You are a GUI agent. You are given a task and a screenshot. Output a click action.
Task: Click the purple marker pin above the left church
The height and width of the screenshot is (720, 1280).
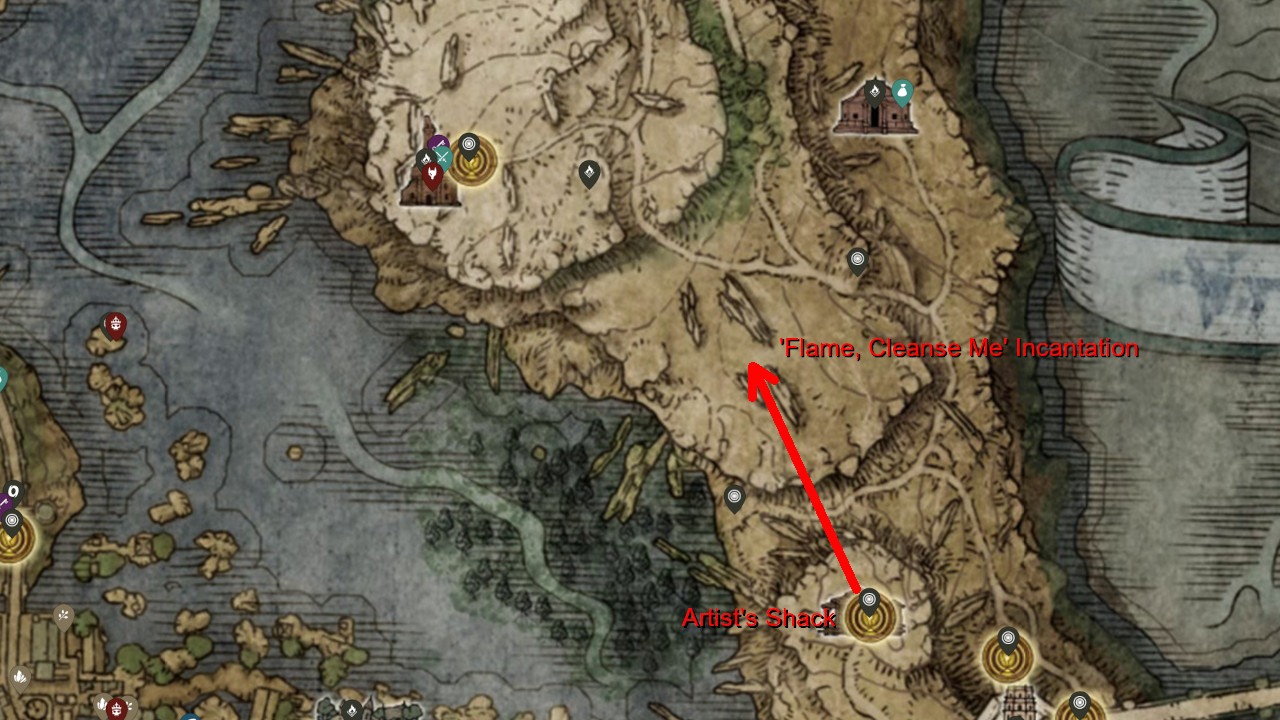tap(439, 144)
